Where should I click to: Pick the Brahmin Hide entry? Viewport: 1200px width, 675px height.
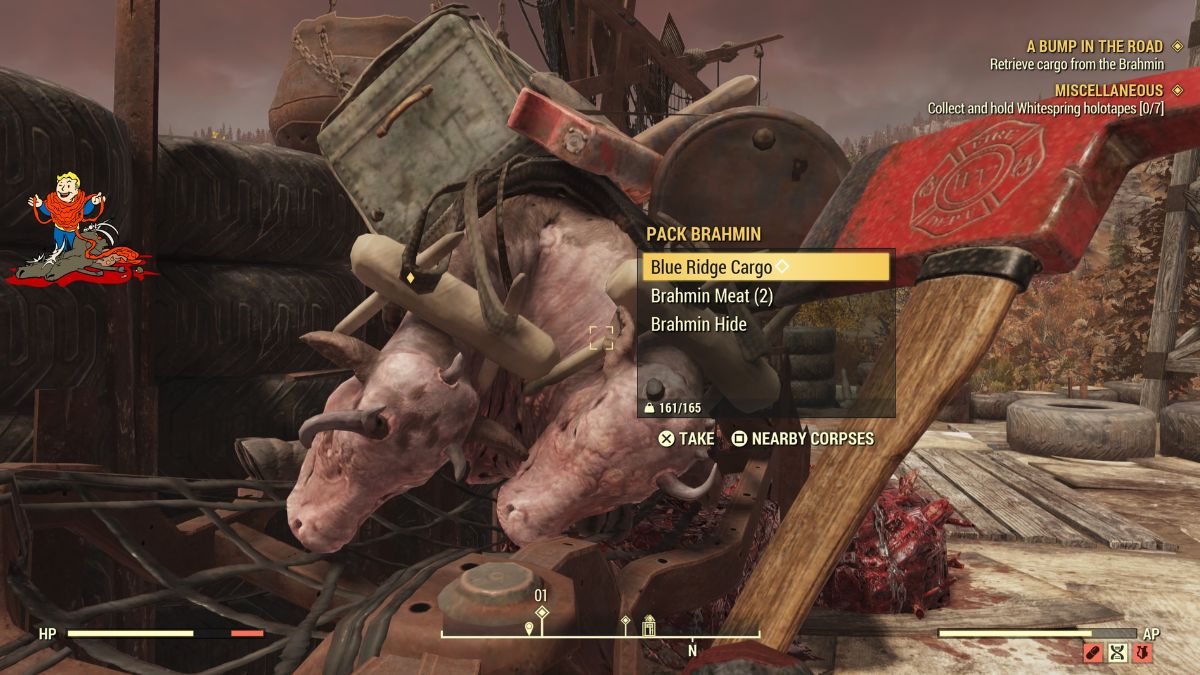click(698, 324)
